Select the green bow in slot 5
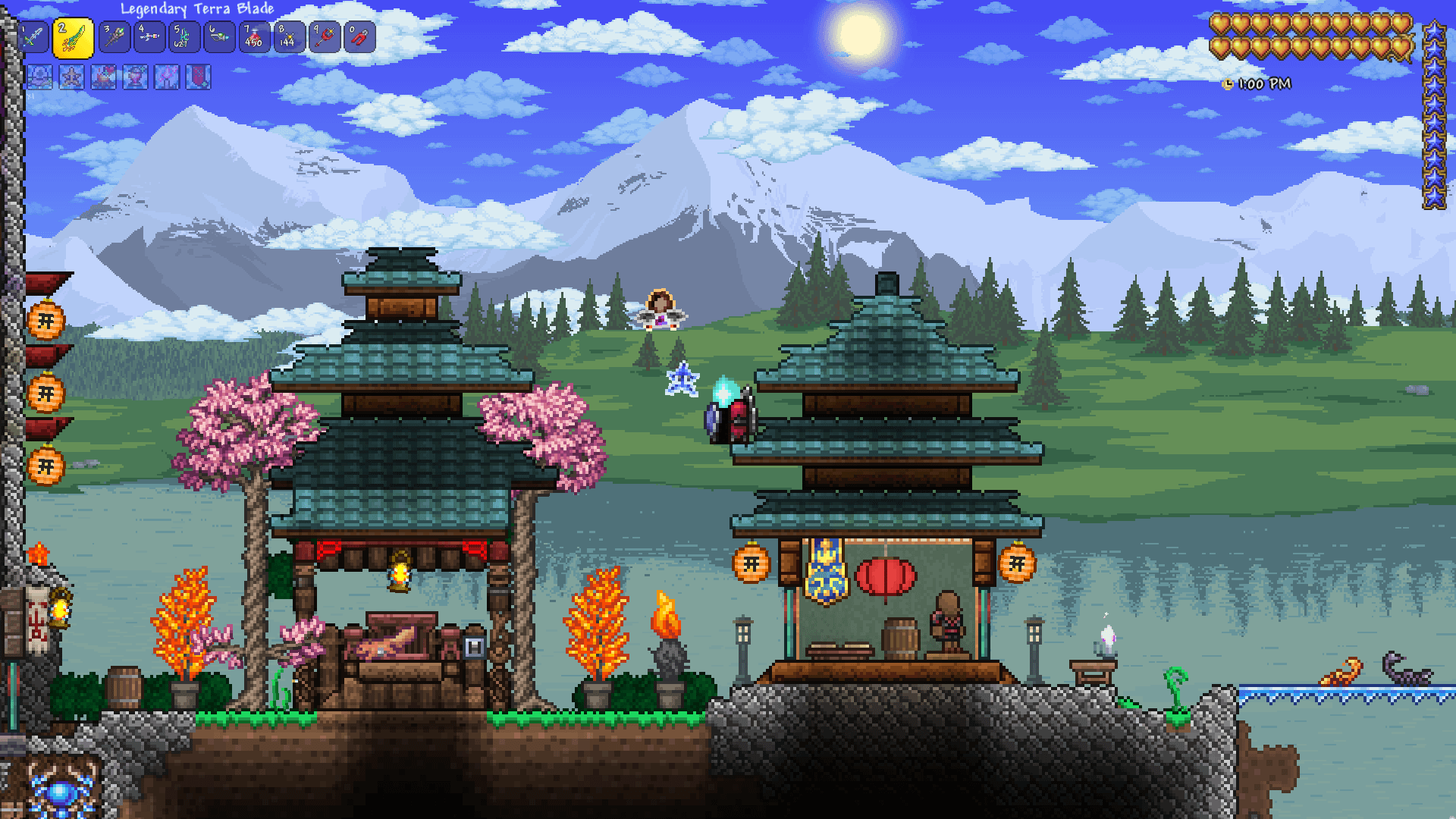This screenshot has height=819, width=1456. (184, 37)
